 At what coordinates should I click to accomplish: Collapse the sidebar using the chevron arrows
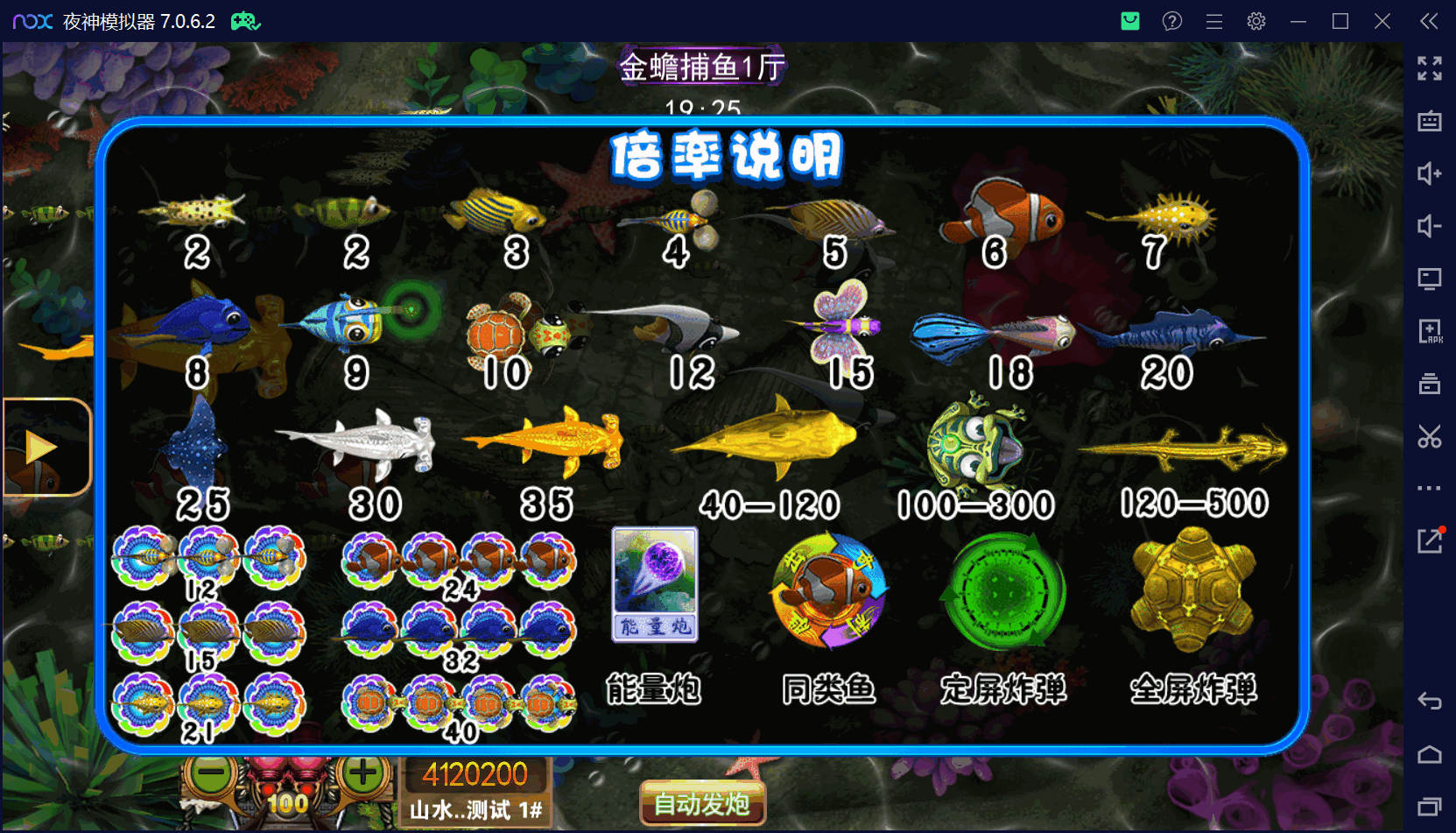pyautogui.click(x=1428, y=21)
